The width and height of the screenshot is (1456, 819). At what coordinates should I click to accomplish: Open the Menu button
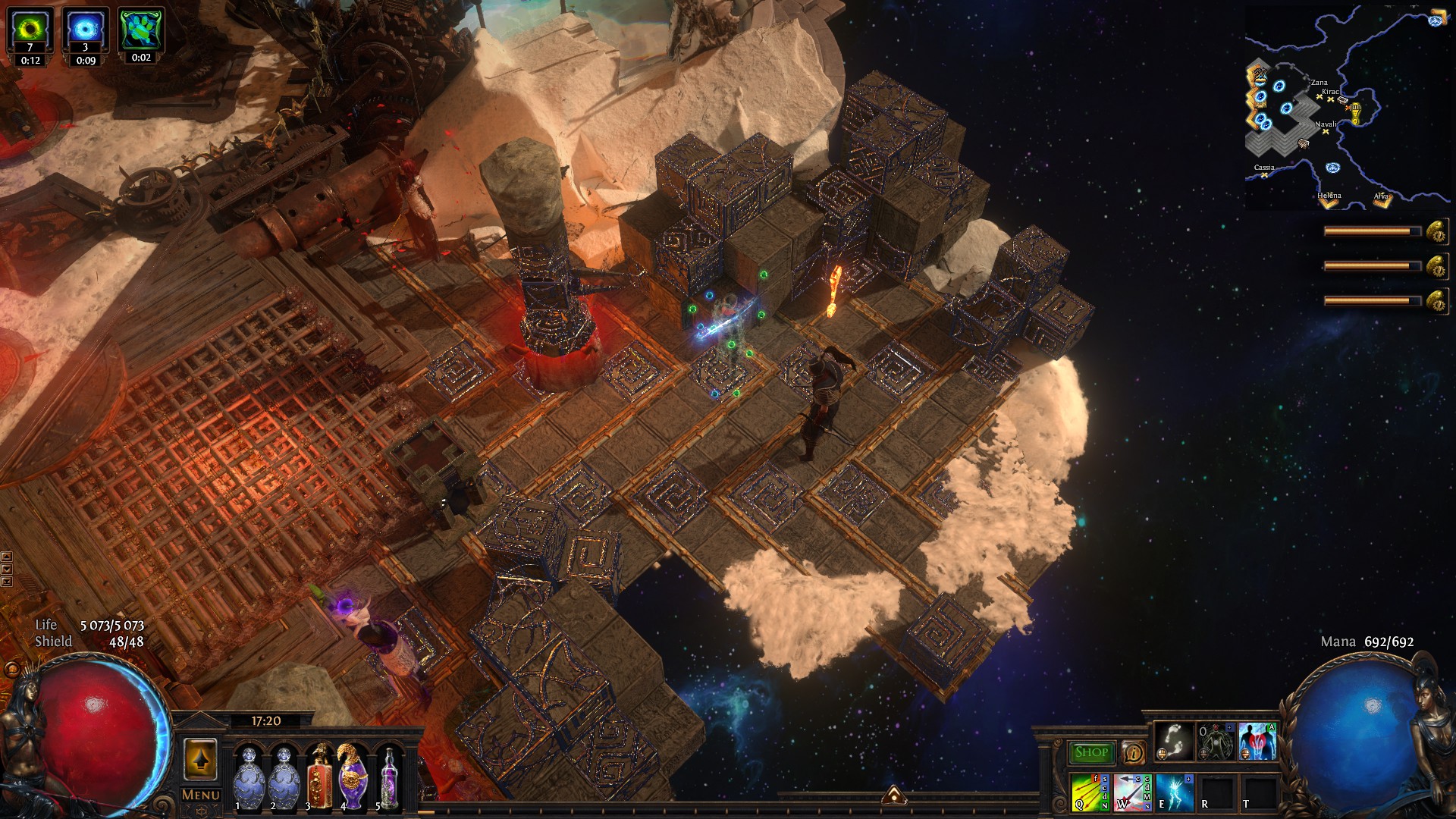point(201,795)
